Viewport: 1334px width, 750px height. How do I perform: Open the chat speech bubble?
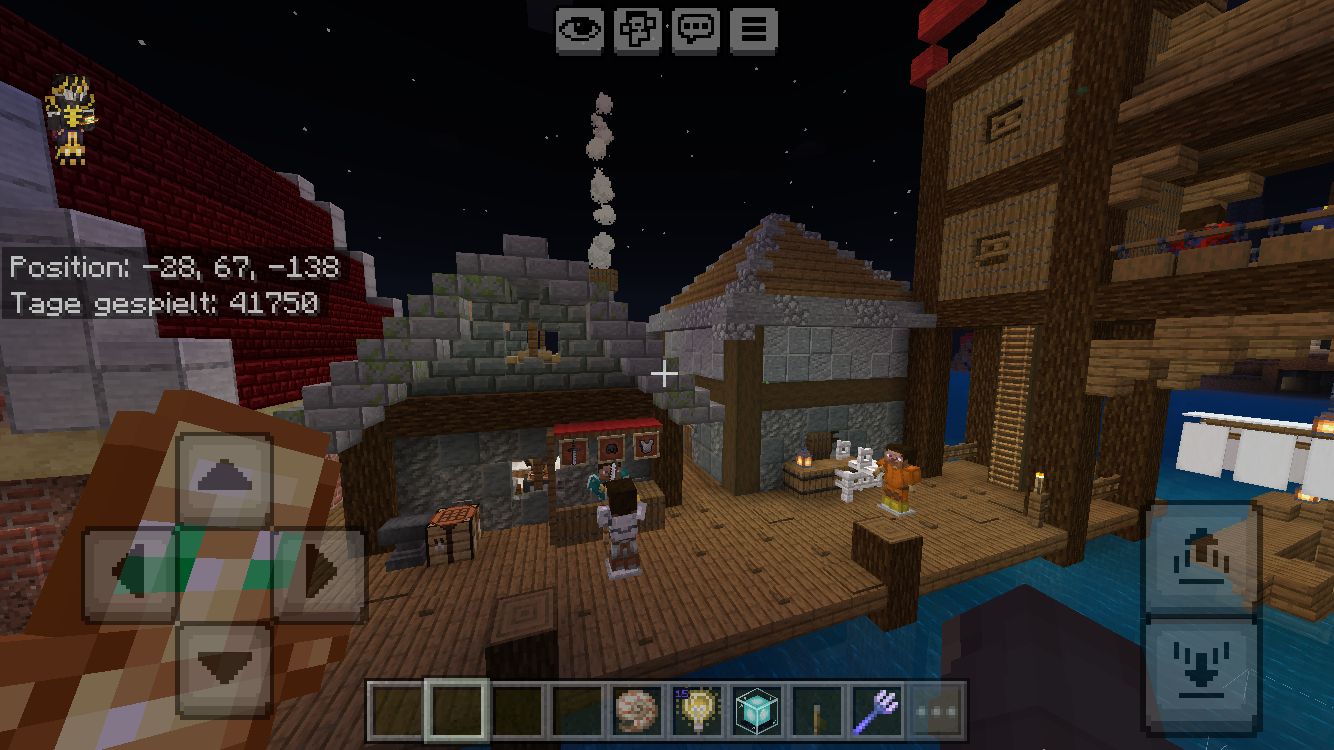pos(696,30)
